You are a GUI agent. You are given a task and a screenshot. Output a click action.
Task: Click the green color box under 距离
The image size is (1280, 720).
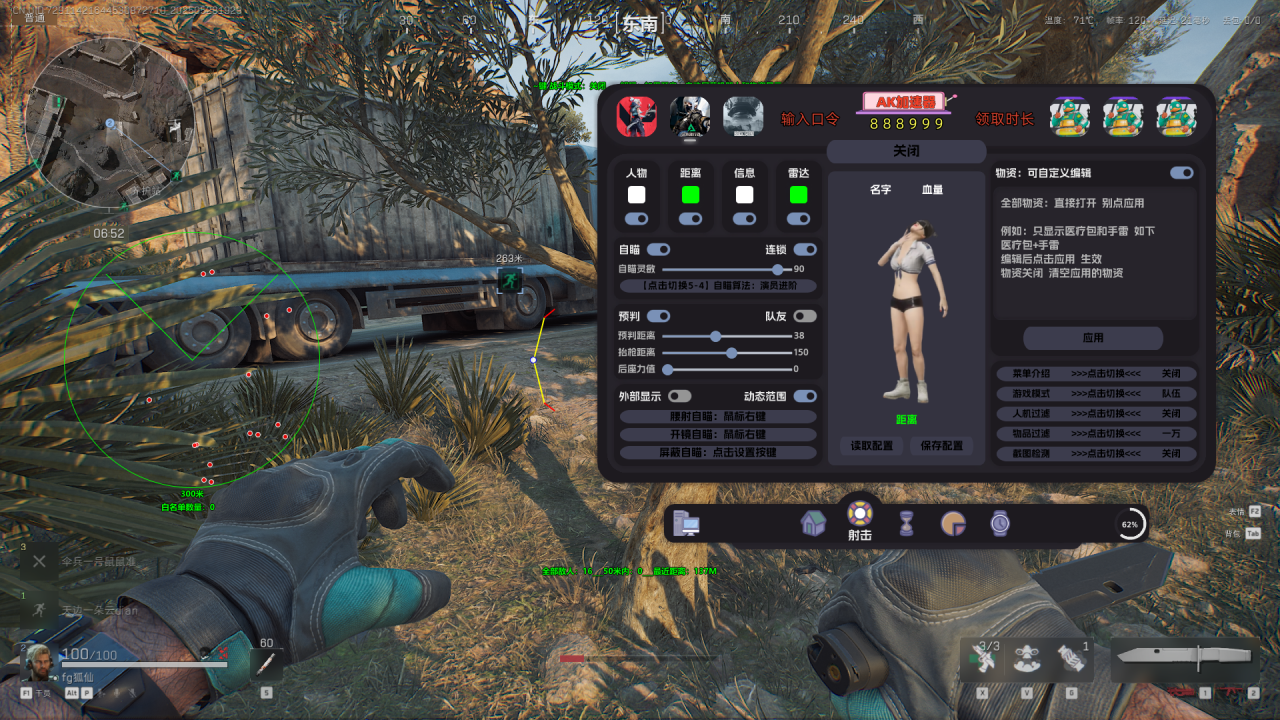pyautogui.click(x=690, y=195)
